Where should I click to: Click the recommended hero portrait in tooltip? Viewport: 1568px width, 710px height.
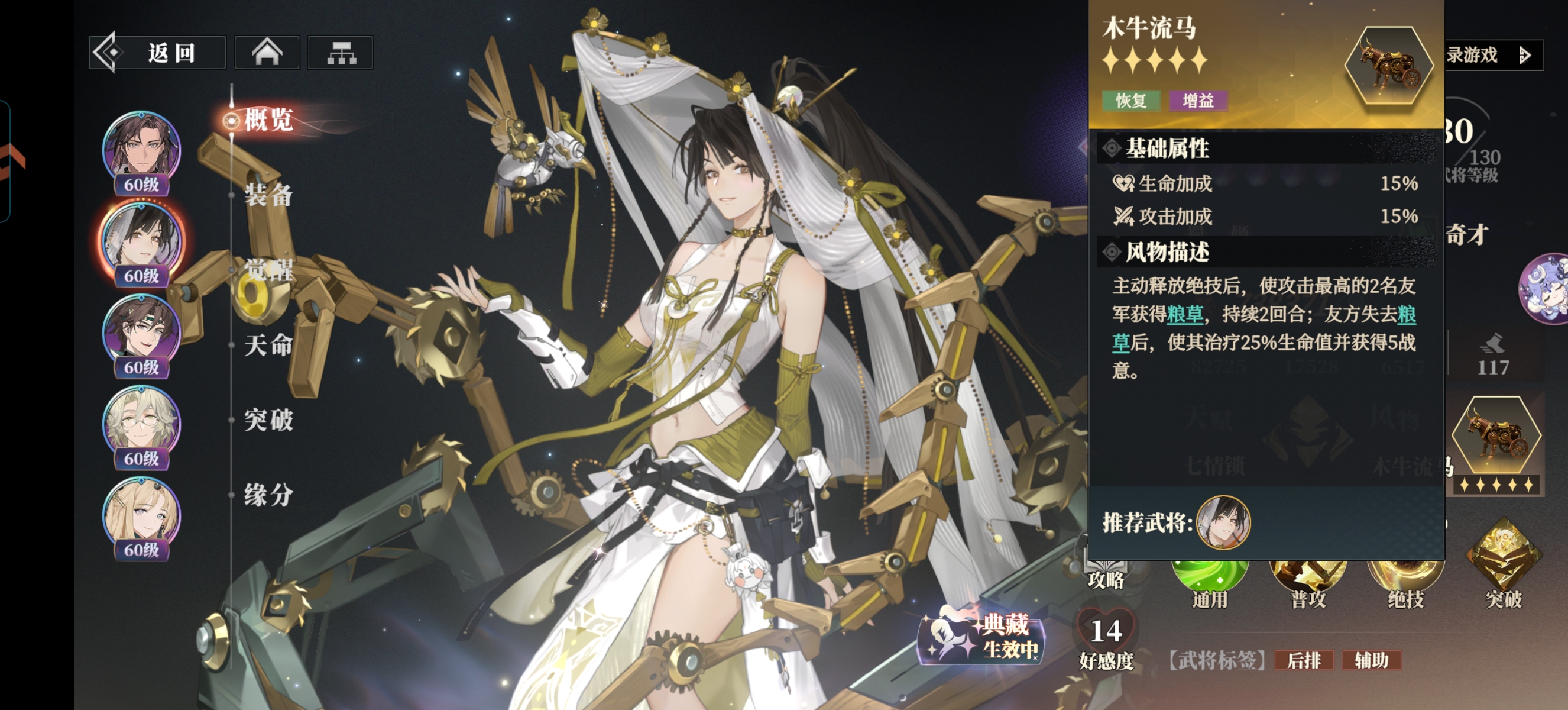1223,522
